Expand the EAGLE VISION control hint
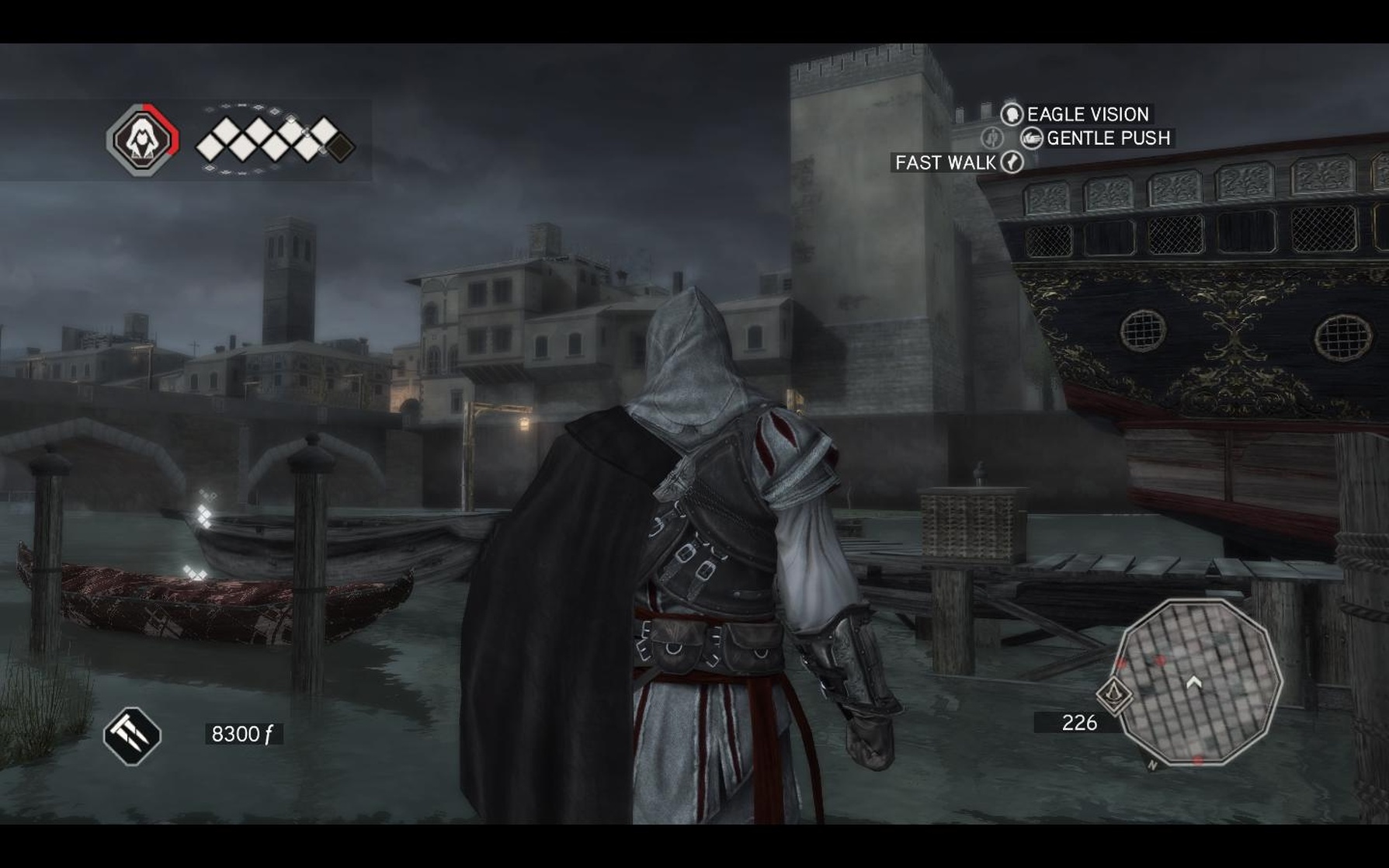 1085,114
